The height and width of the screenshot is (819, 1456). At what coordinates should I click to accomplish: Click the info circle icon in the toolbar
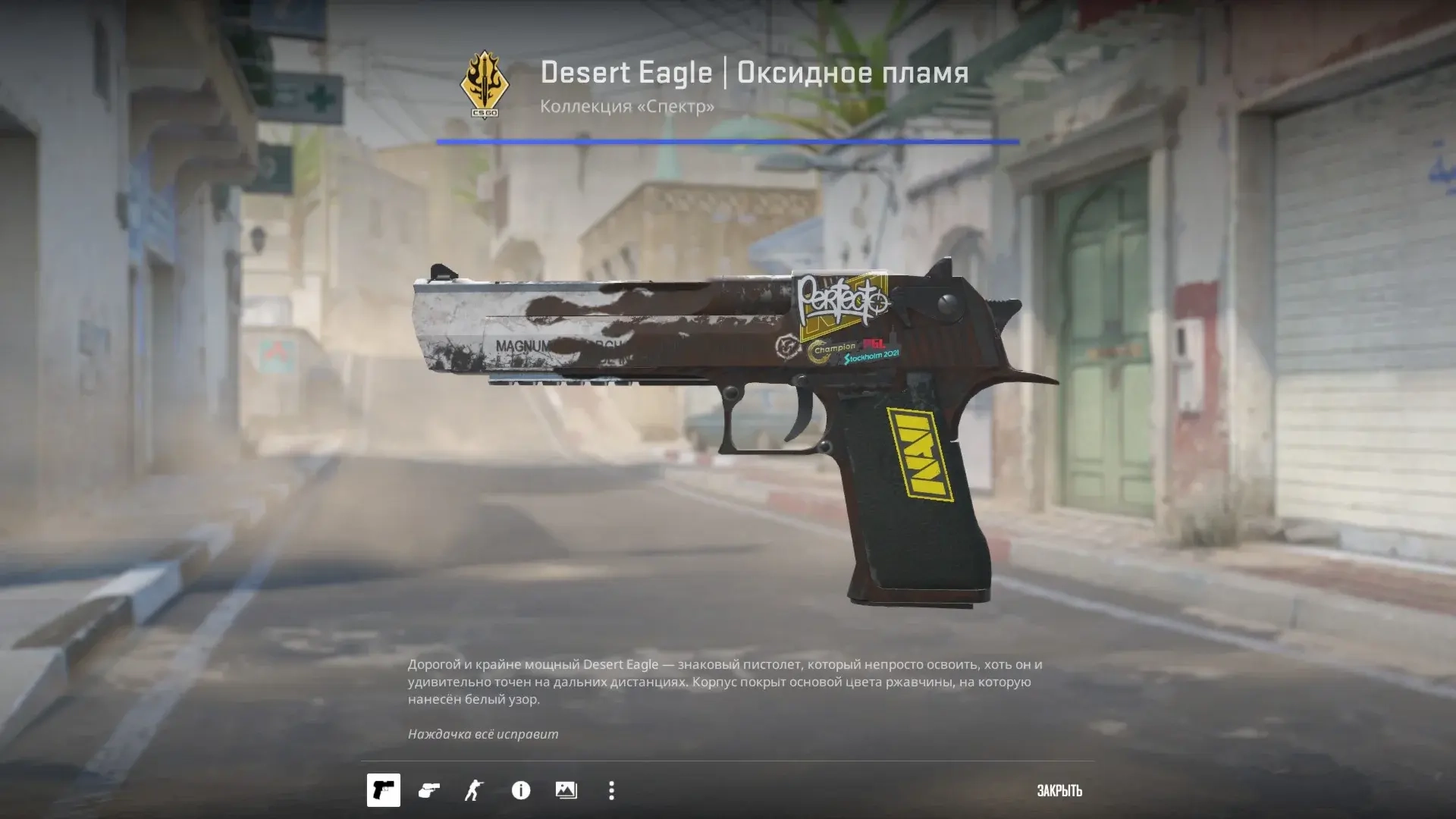(519, 791)
